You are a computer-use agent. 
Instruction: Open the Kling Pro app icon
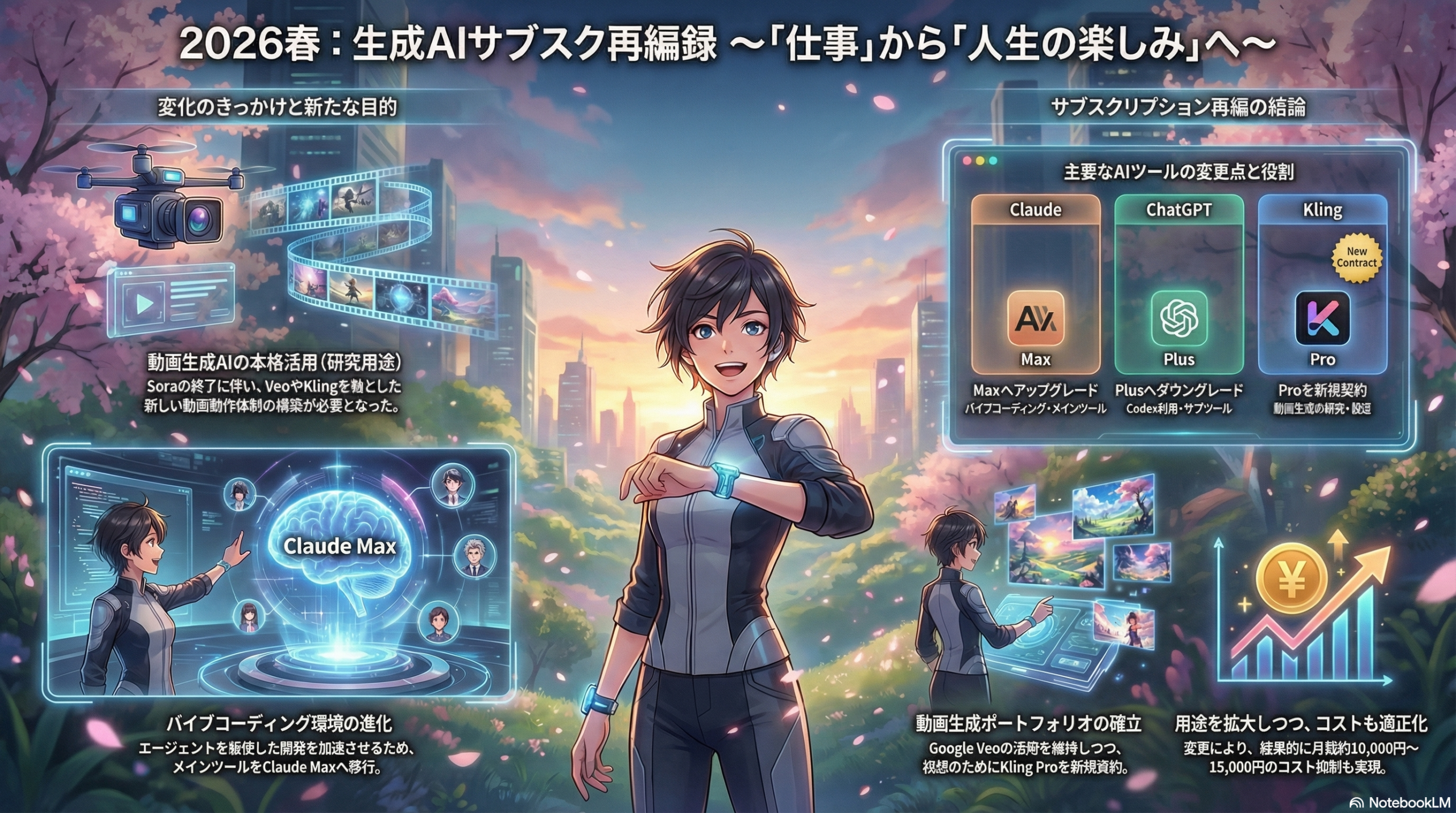click(1322, 319)
